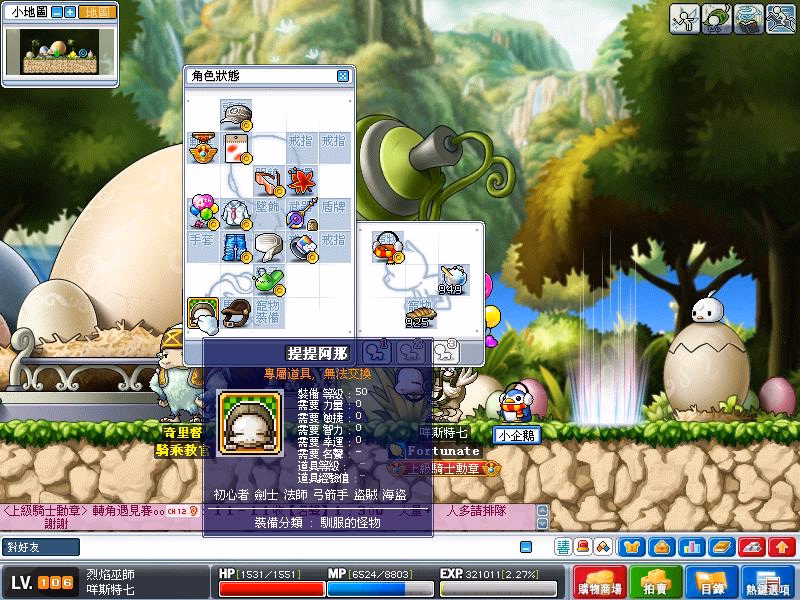Click the pet earmuffs equipment slot
Screen dimensions: 800x600
click(386, 246)
